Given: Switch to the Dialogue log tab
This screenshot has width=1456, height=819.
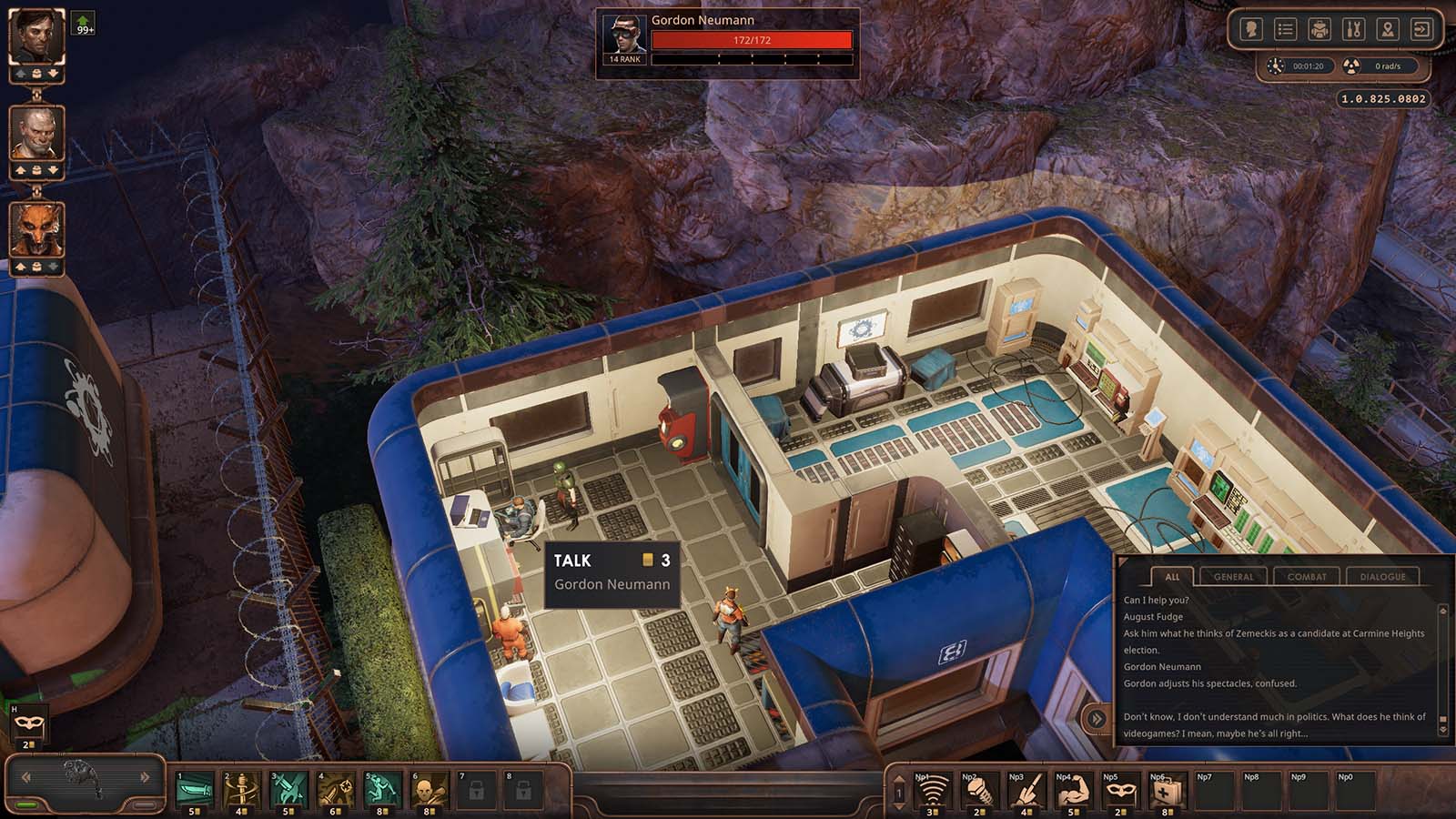Looking at the screenshot, I should point(1382,576).
